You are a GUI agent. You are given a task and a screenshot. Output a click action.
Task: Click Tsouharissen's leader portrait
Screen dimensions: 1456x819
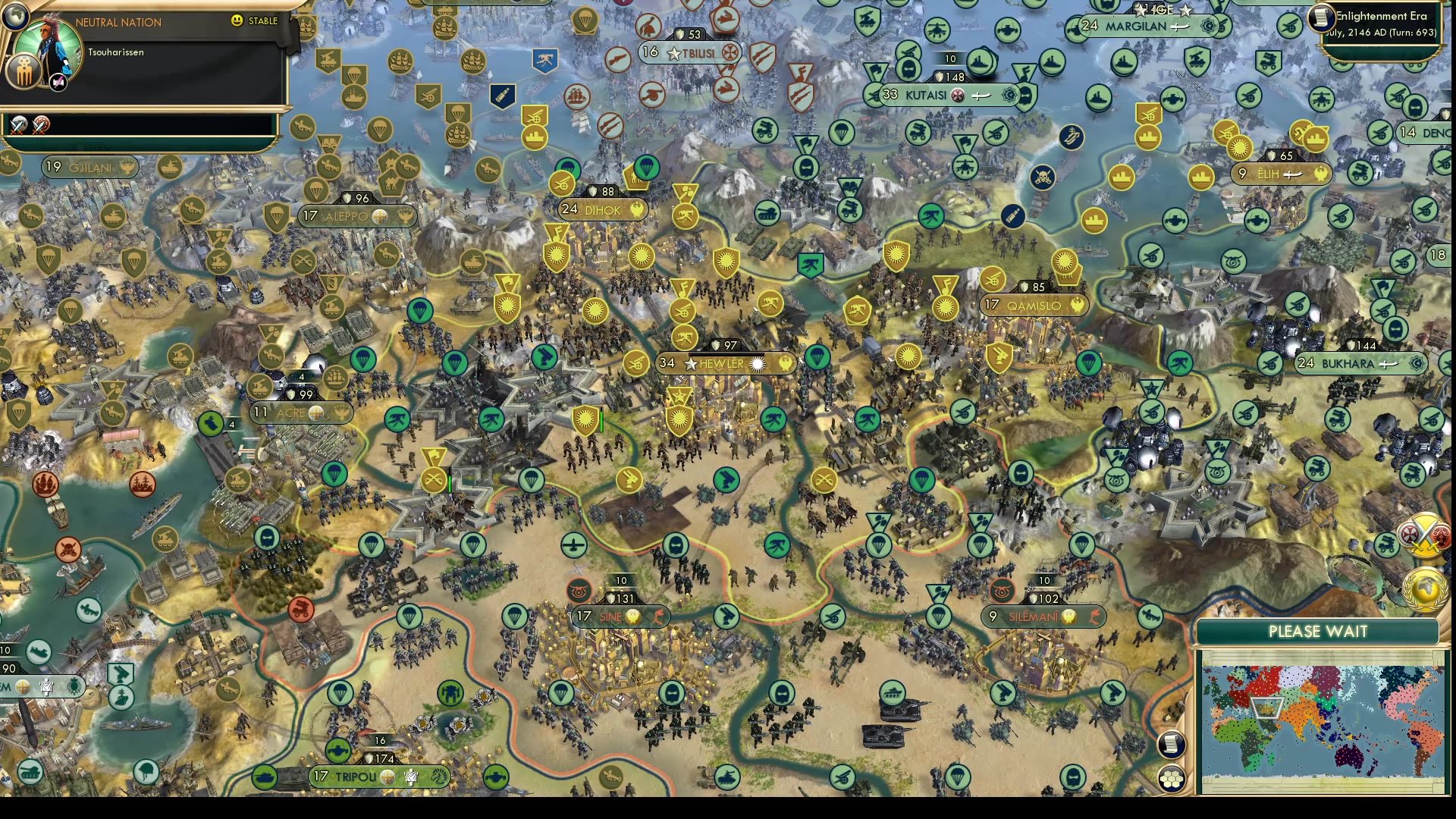click(x=47, y=44)
